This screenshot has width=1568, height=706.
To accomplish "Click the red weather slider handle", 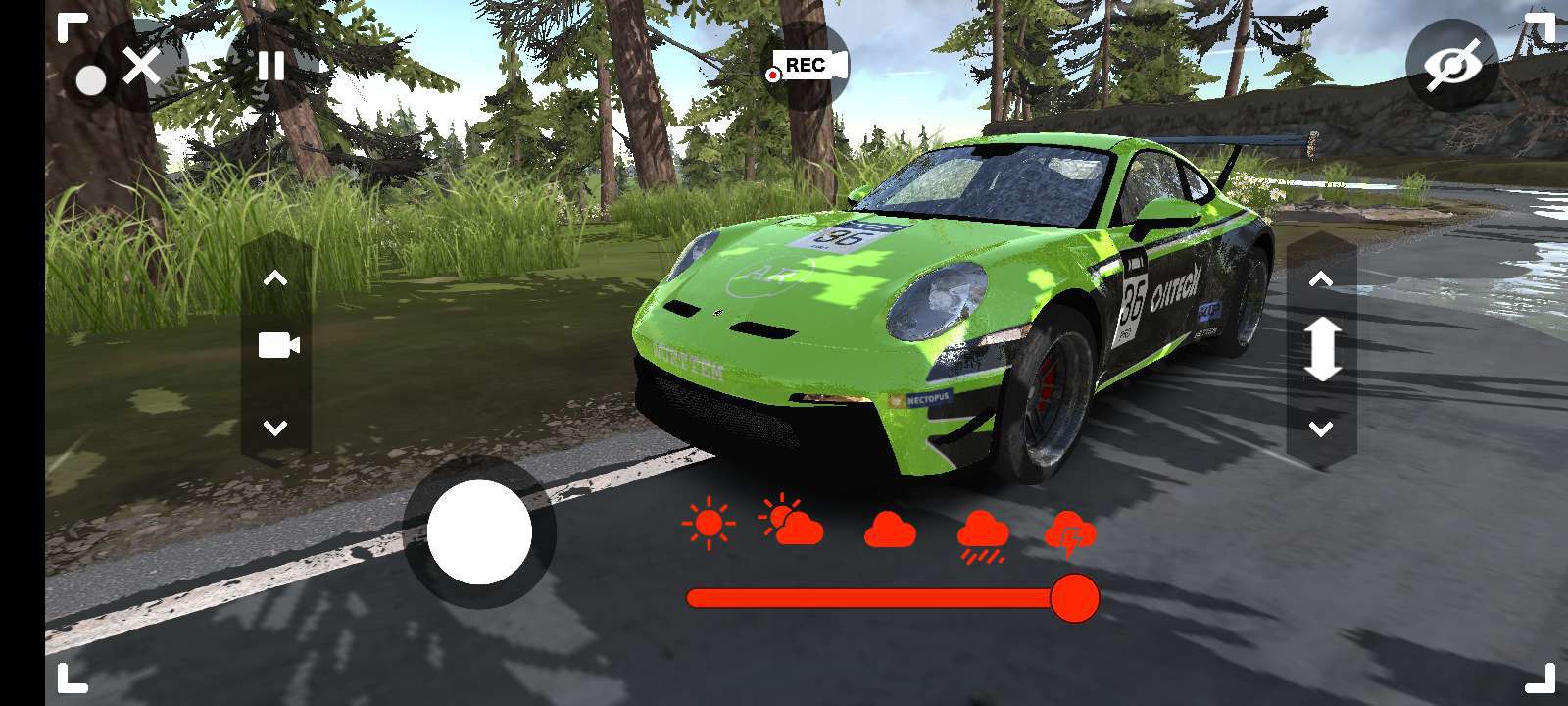I will pyautogui.click(x=1074, y=598).
